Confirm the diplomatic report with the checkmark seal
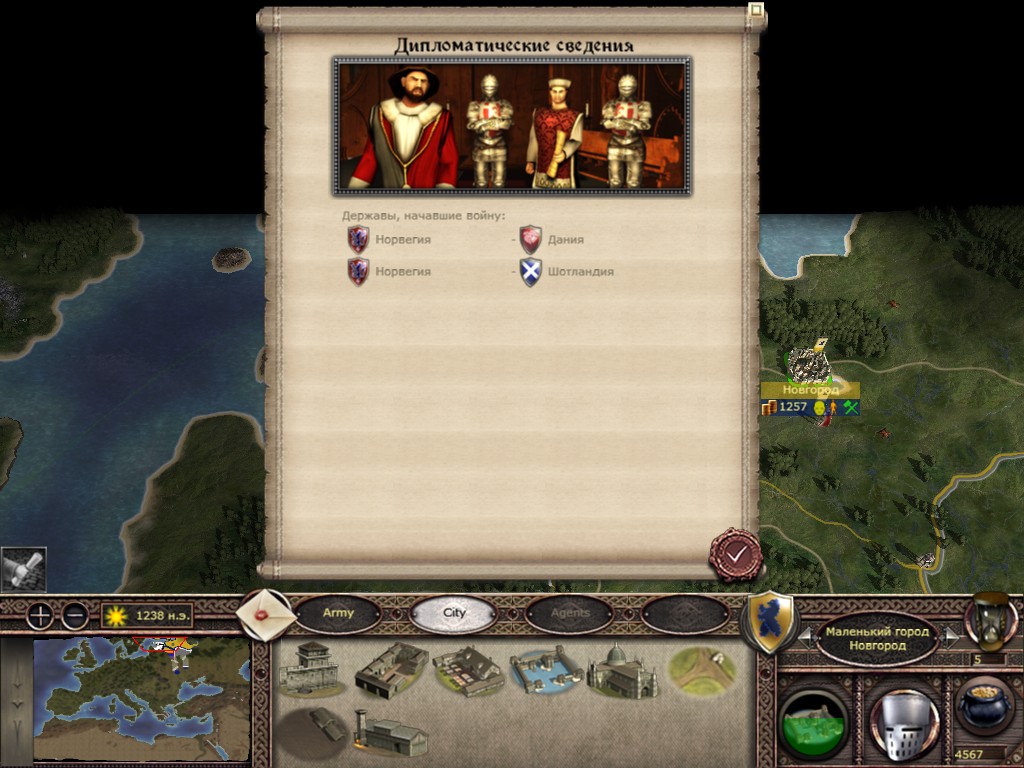1024x768 pixels. click(736, 555)
